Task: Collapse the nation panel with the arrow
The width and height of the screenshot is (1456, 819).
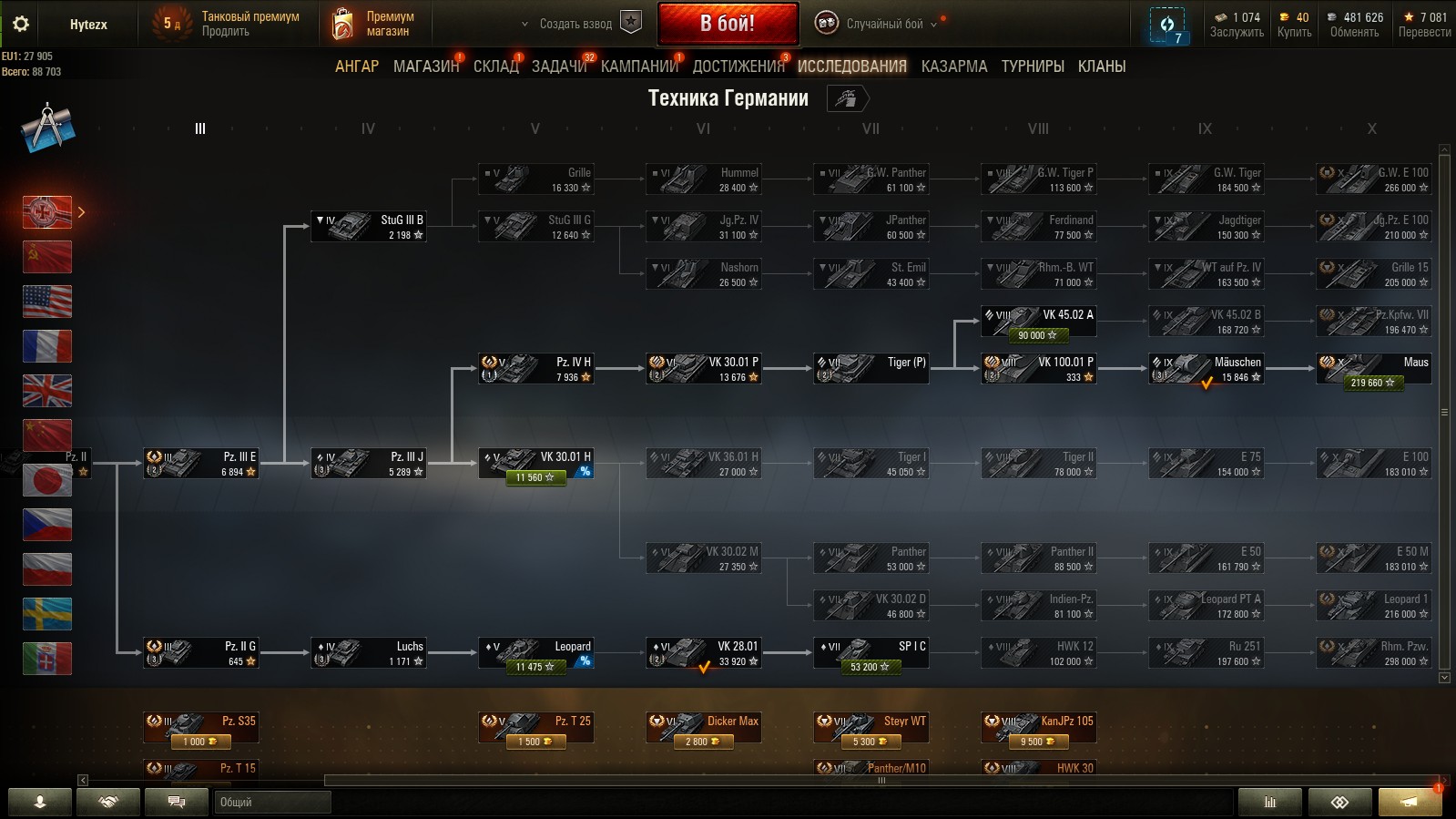Action: point(83,211)
